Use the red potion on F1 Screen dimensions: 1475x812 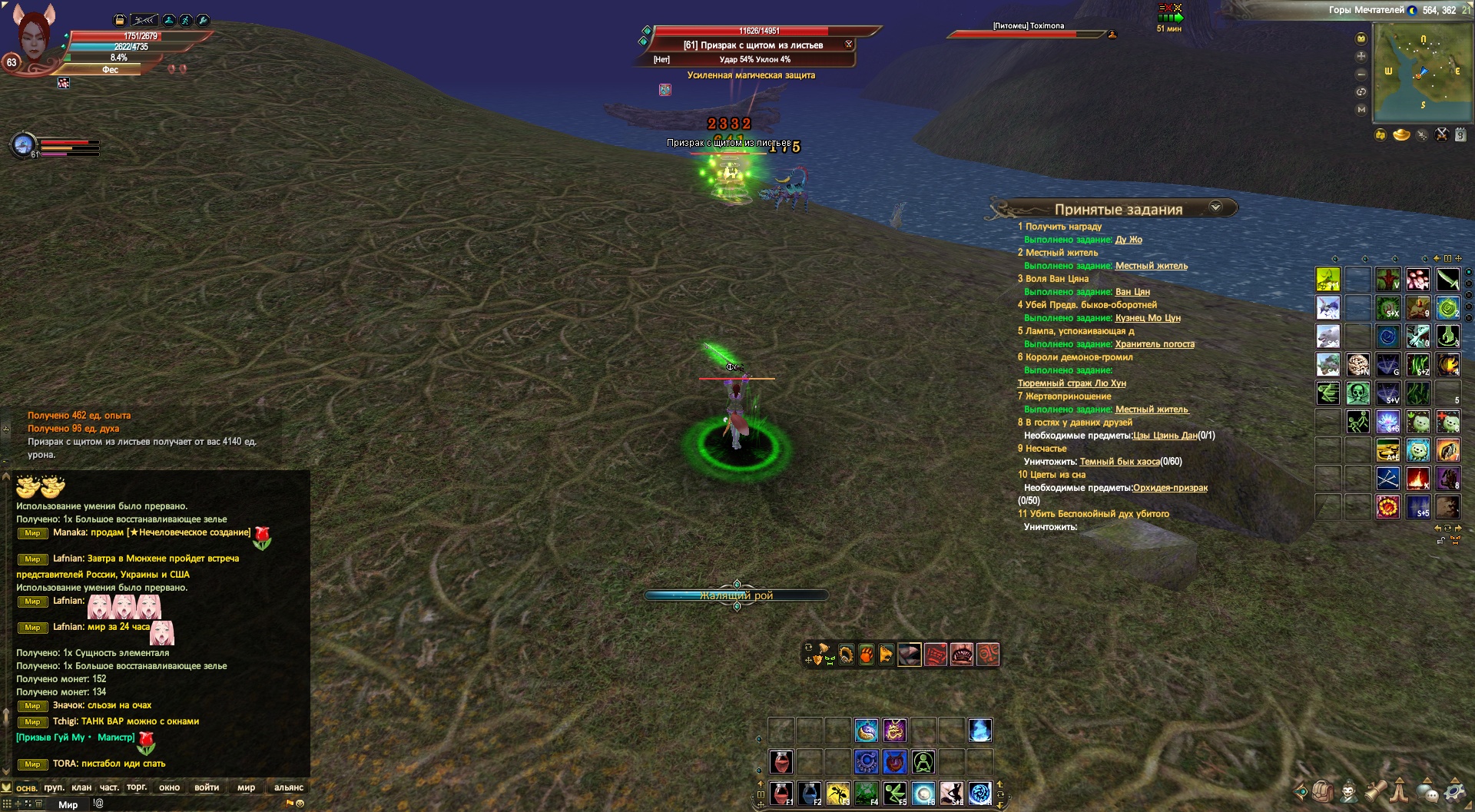(781, 793)
